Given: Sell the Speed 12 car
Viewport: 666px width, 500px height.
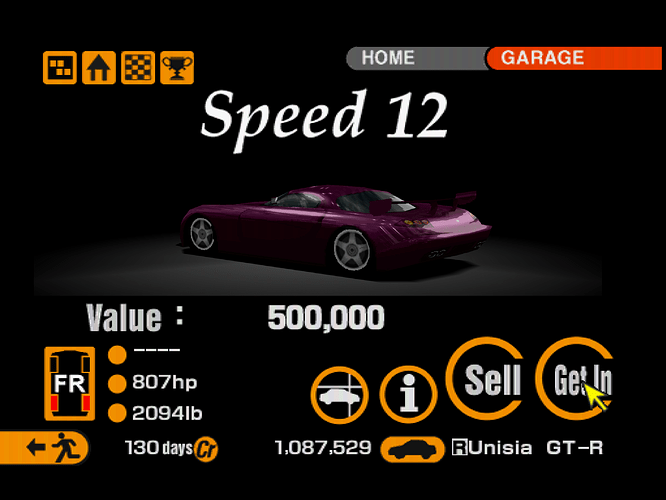Looking at the screenshot, I should click(490, 379).
